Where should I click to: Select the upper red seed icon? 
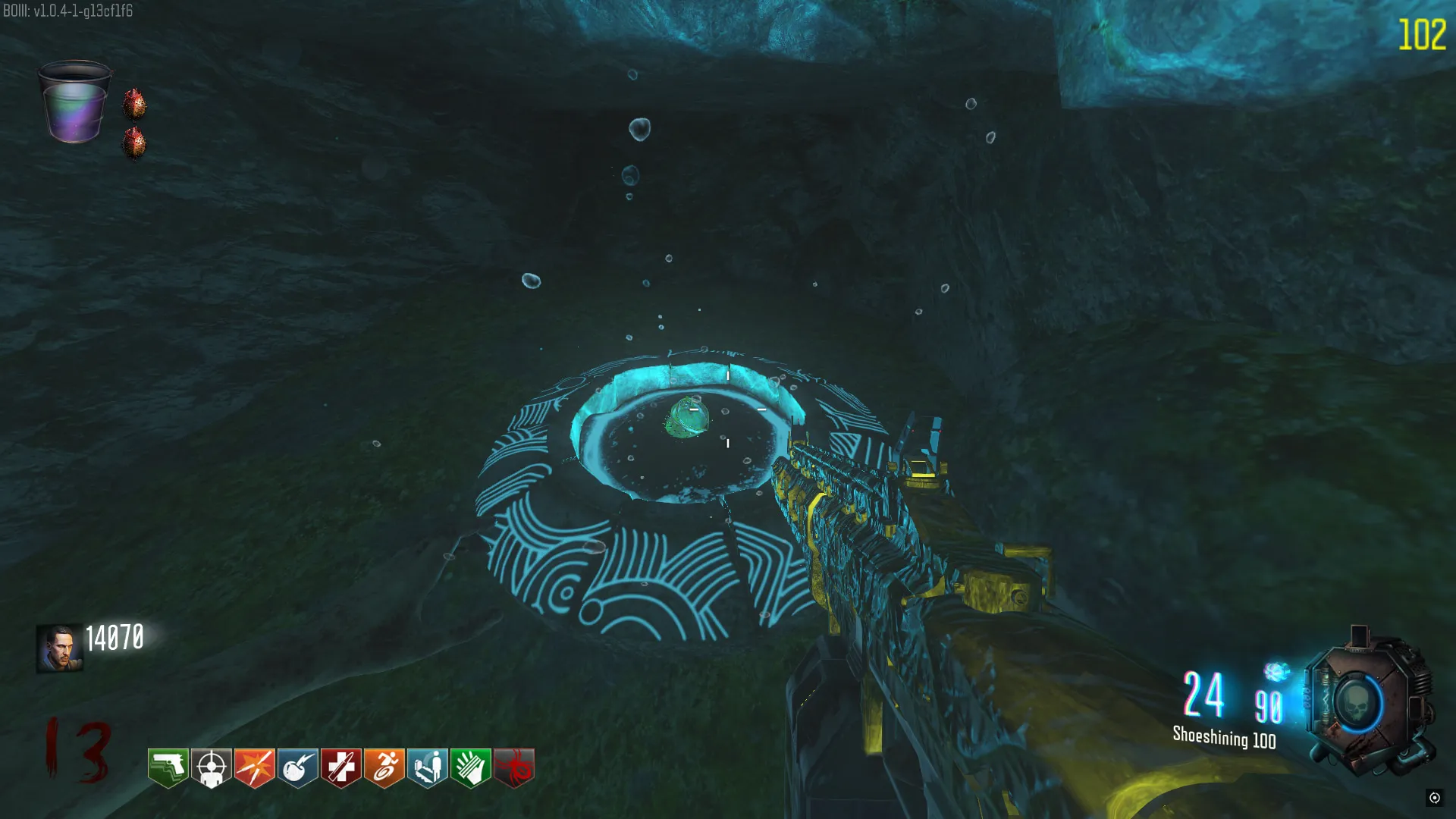(134, 104)
